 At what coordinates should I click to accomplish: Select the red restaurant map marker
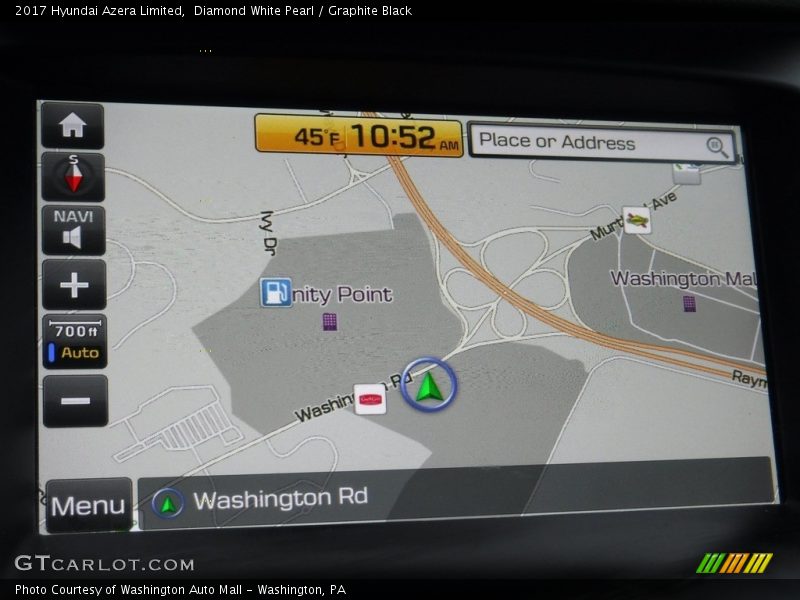coord(370,399)
